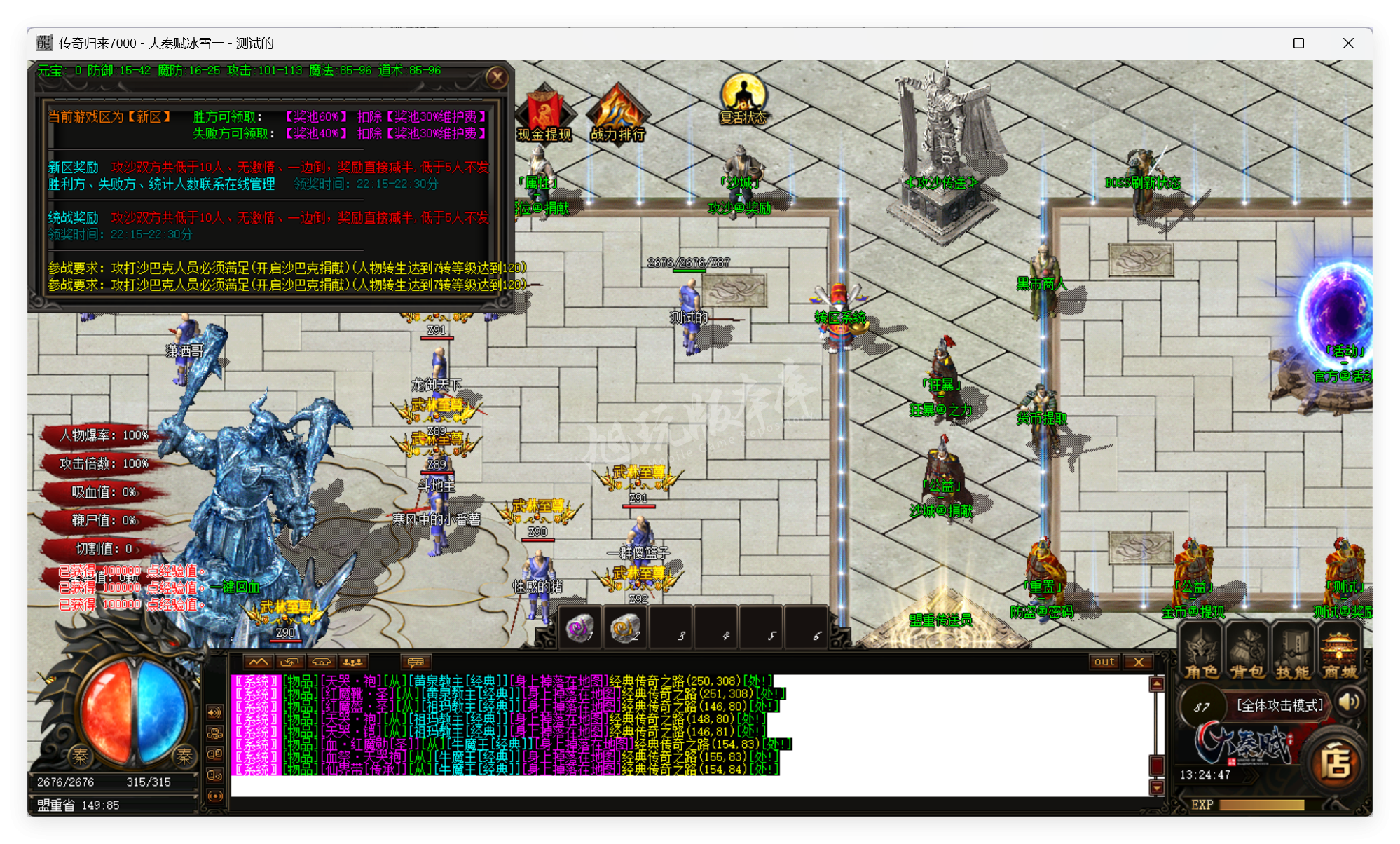The width and height of the screenshot is (1400, 844).
Task: Check the 复活状态 revive status icon
Action: pyautogui.click(x=743, y=100)
